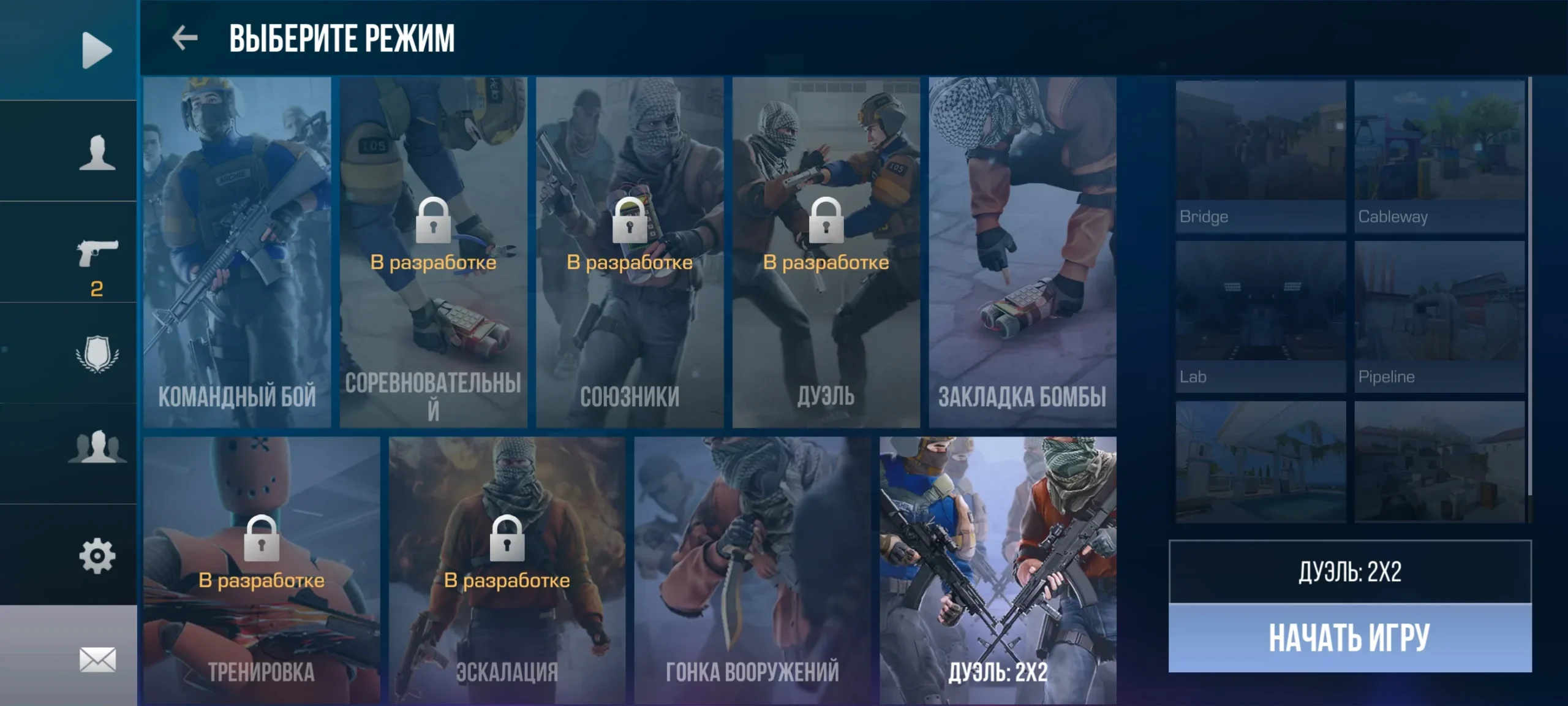Choose the Закладка бомбы mode

coord(1022,252)
